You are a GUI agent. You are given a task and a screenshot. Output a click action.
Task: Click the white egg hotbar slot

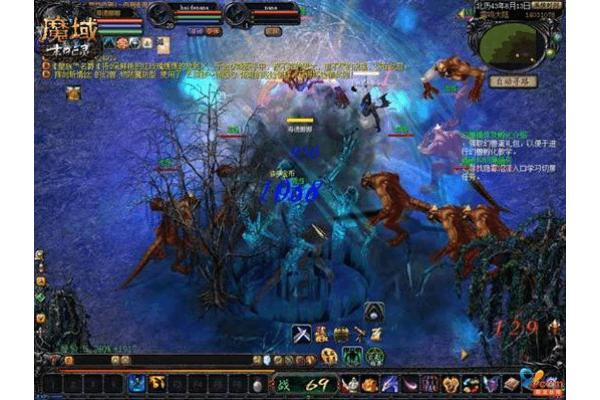(x=257, y=384)
